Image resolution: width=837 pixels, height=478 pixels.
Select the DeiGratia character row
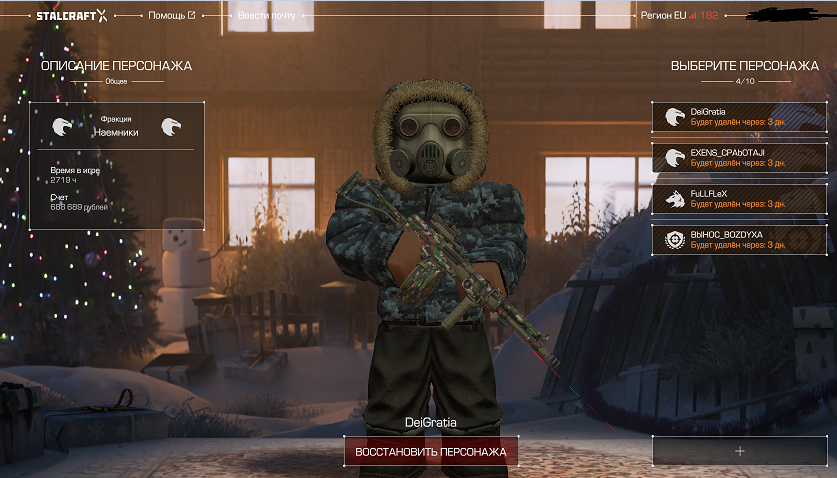click(741, 116)
